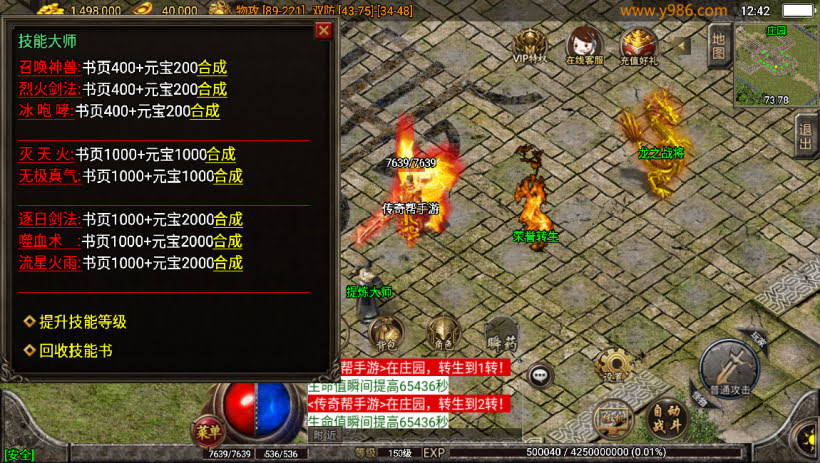Select 合成 for 无极真气
This screenshot has width=820, height=463.
tap(228, 176)
